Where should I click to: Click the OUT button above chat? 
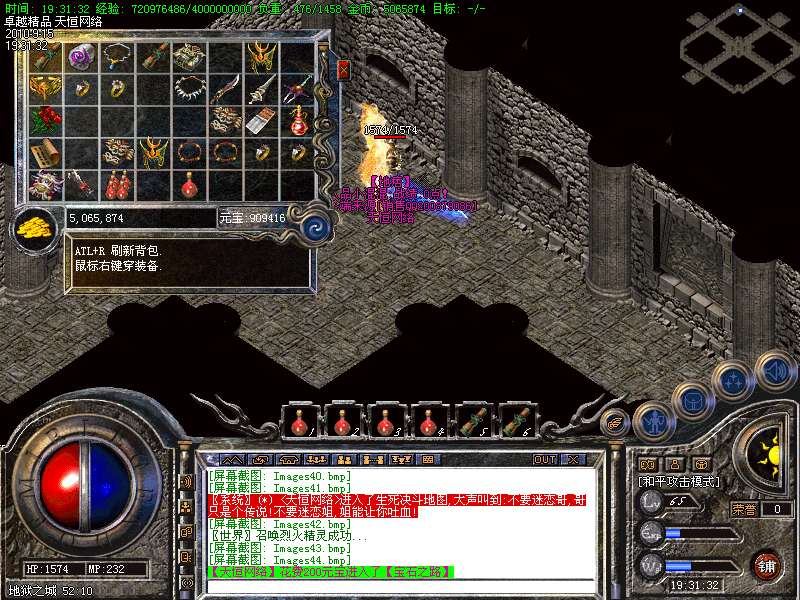click(544, 459)
